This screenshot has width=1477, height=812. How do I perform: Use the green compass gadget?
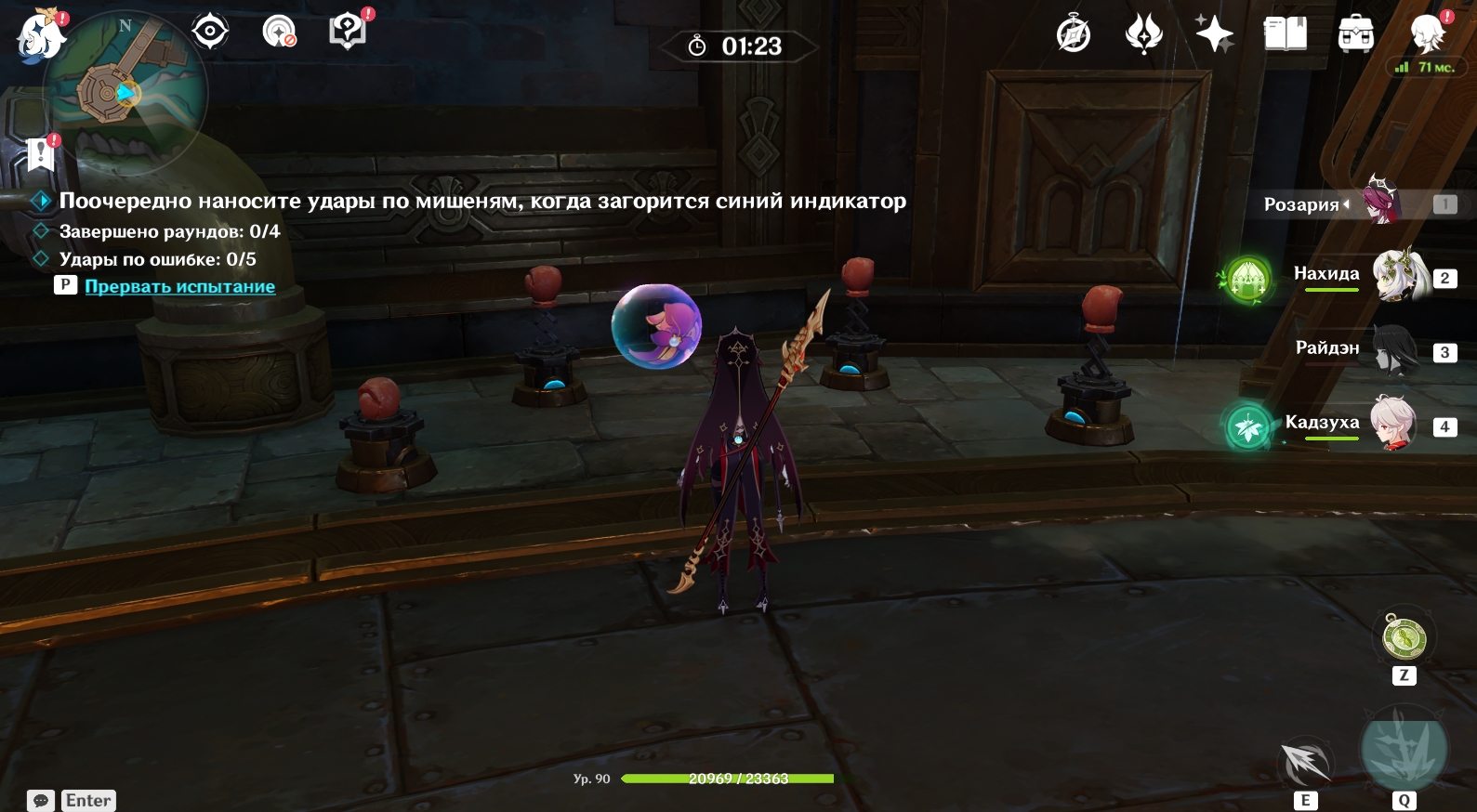click(1404, 638)
